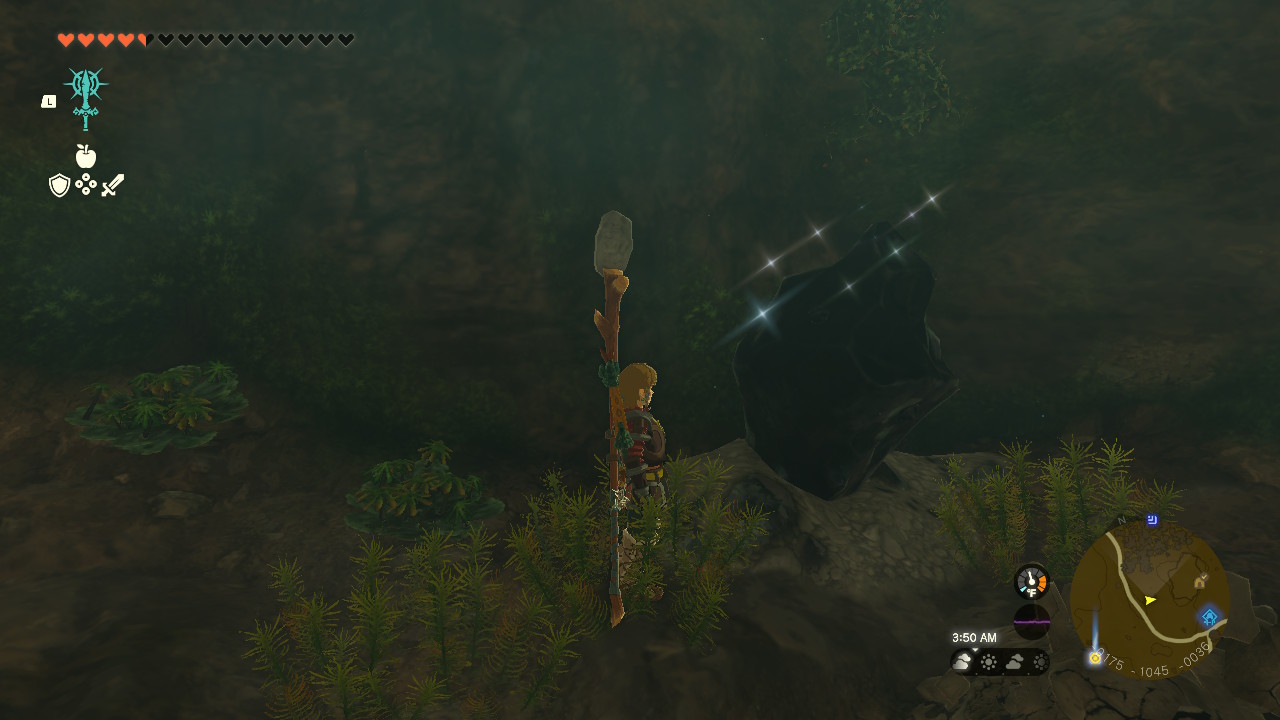Image resolution: width=1280 pixels, height=720 pixels.
Task: Select the blue shrine marker on the minimap
Action: click(1209, 616)
